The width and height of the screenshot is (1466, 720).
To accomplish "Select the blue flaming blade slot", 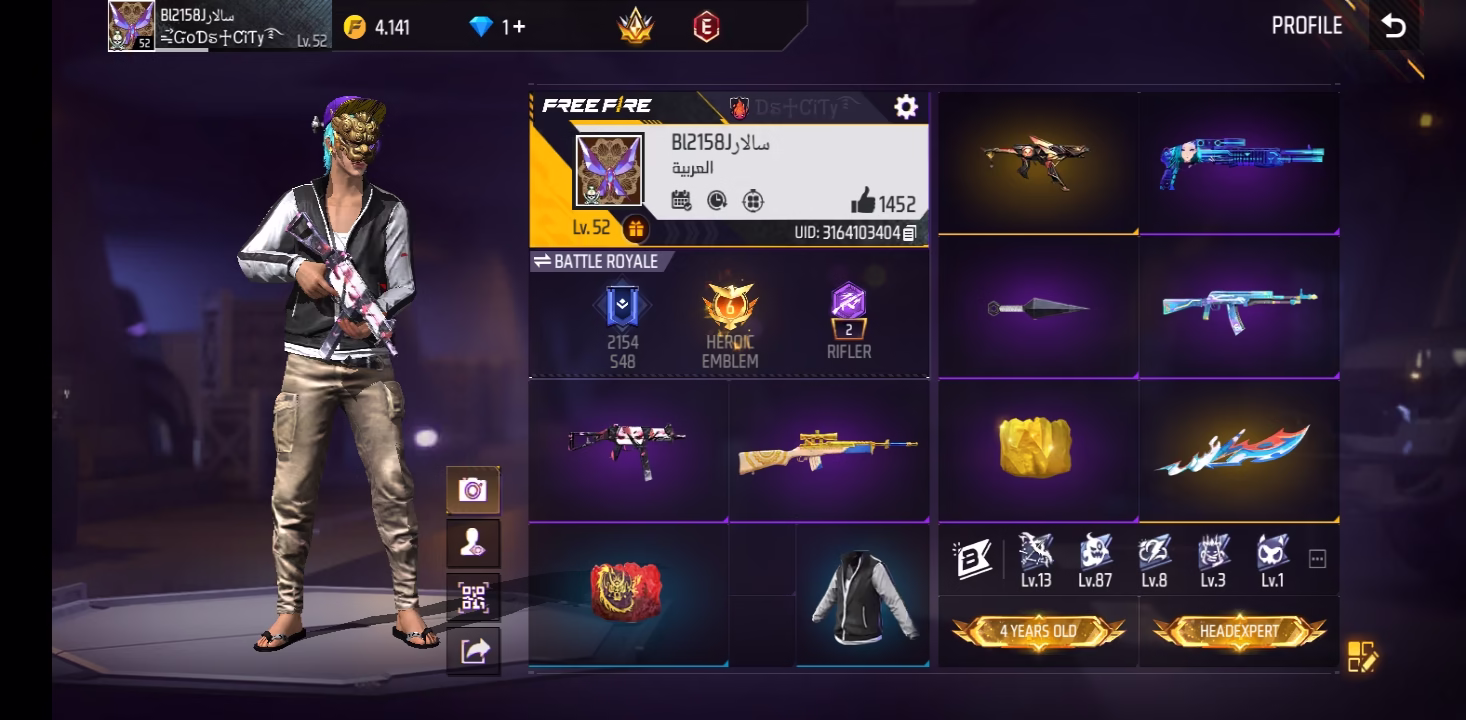I will click(1238, 450).
